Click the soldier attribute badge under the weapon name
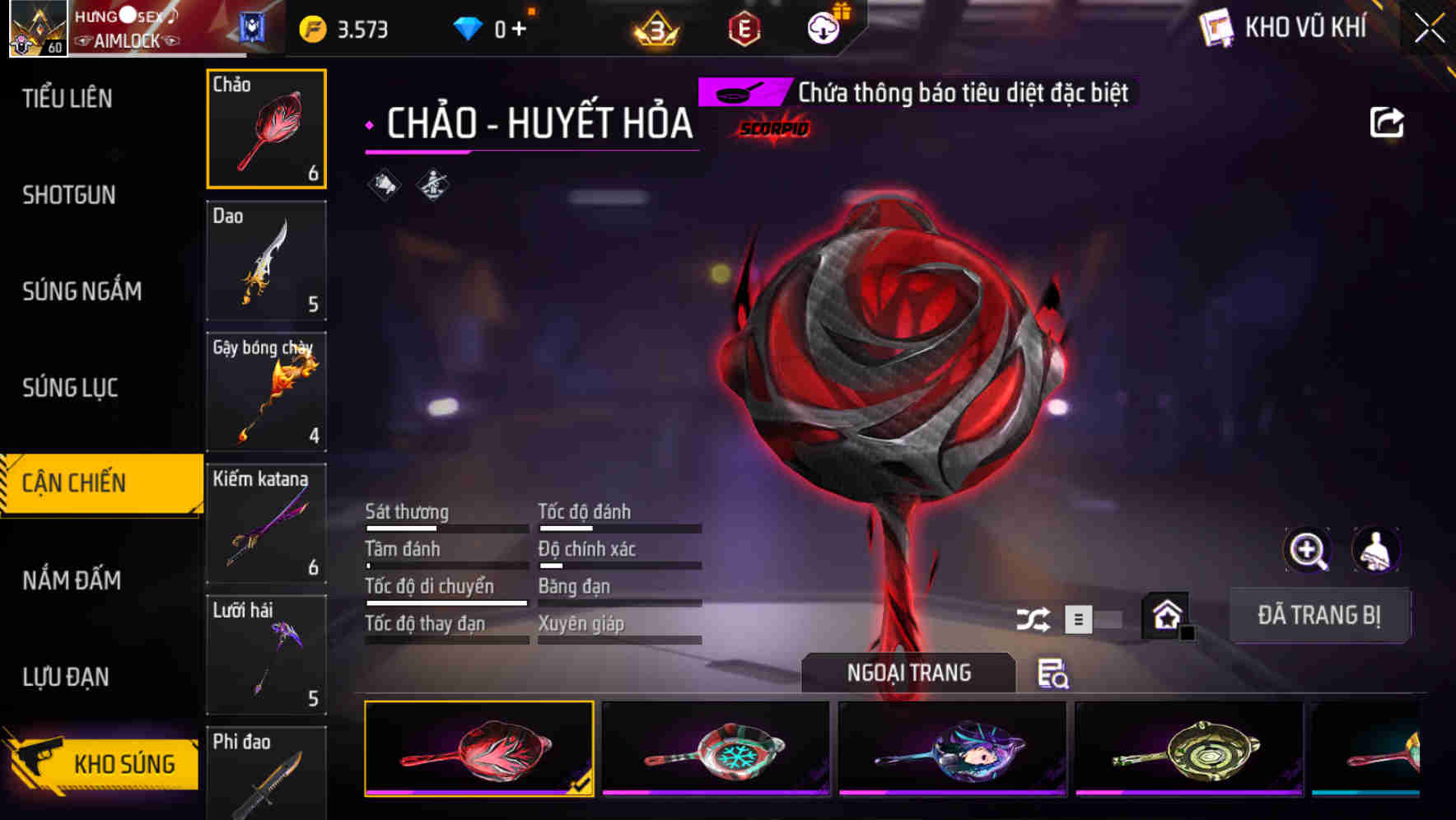1456x820 pixels. point(432,184)
